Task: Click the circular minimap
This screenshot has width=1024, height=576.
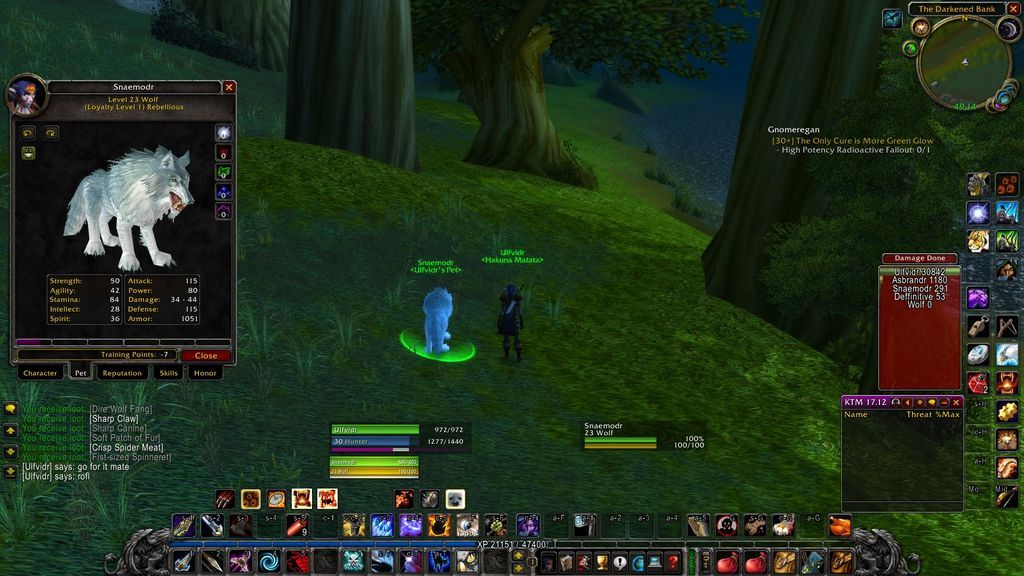Action: click(963, 62)
